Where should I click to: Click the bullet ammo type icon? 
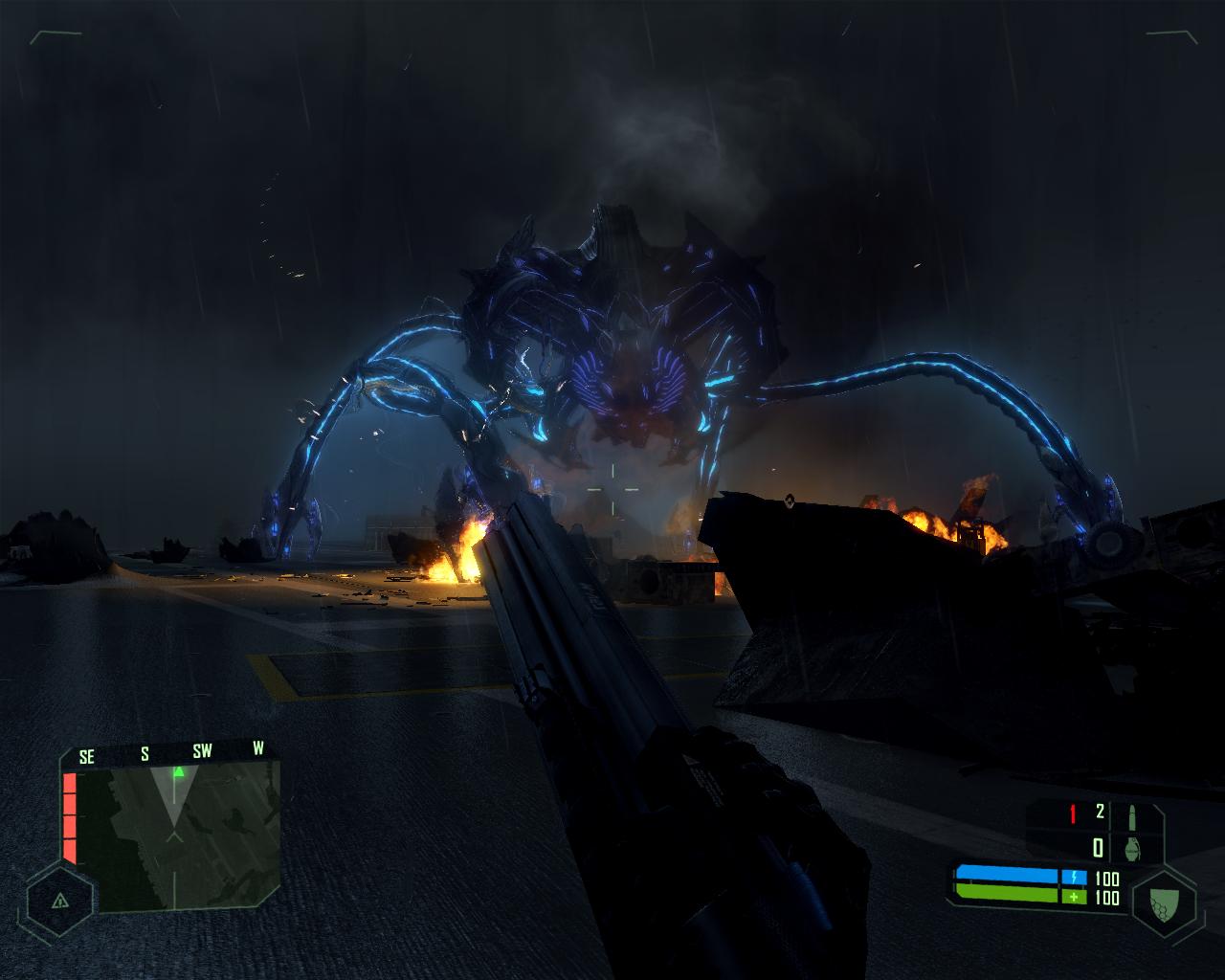[1135, 815]
